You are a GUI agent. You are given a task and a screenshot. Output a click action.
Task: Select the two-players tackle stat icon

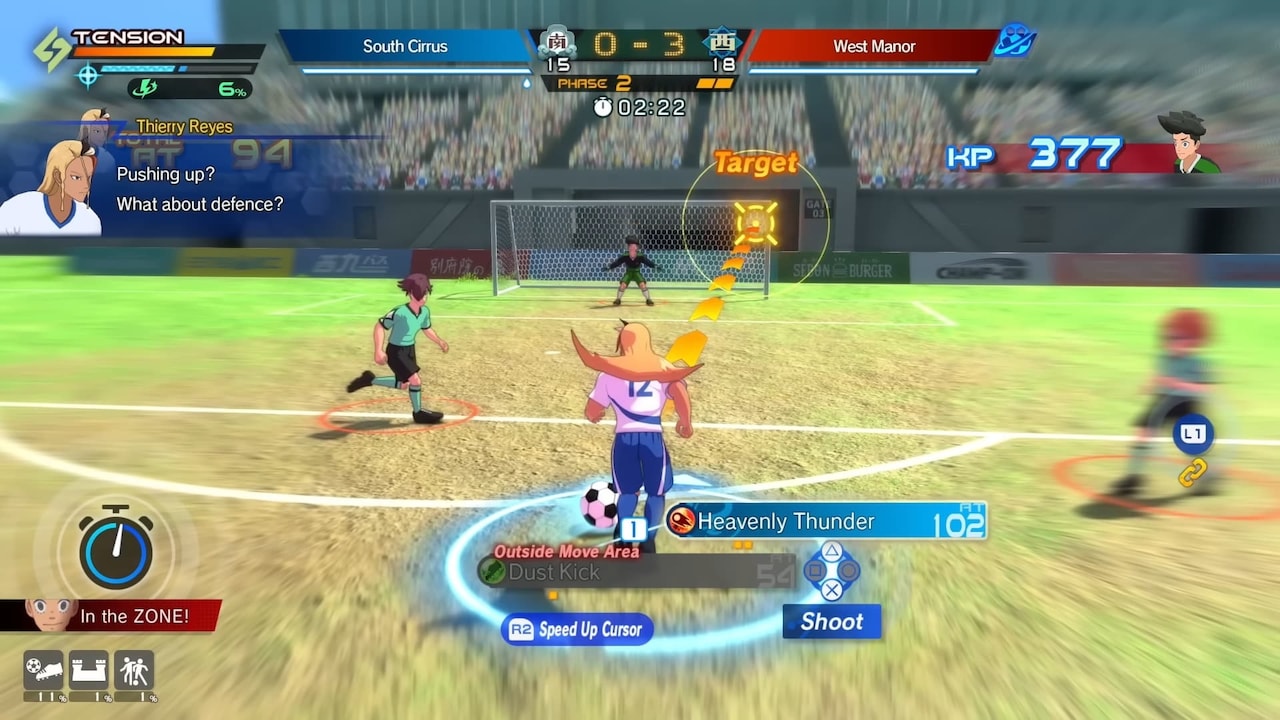[x=134, y=670]
